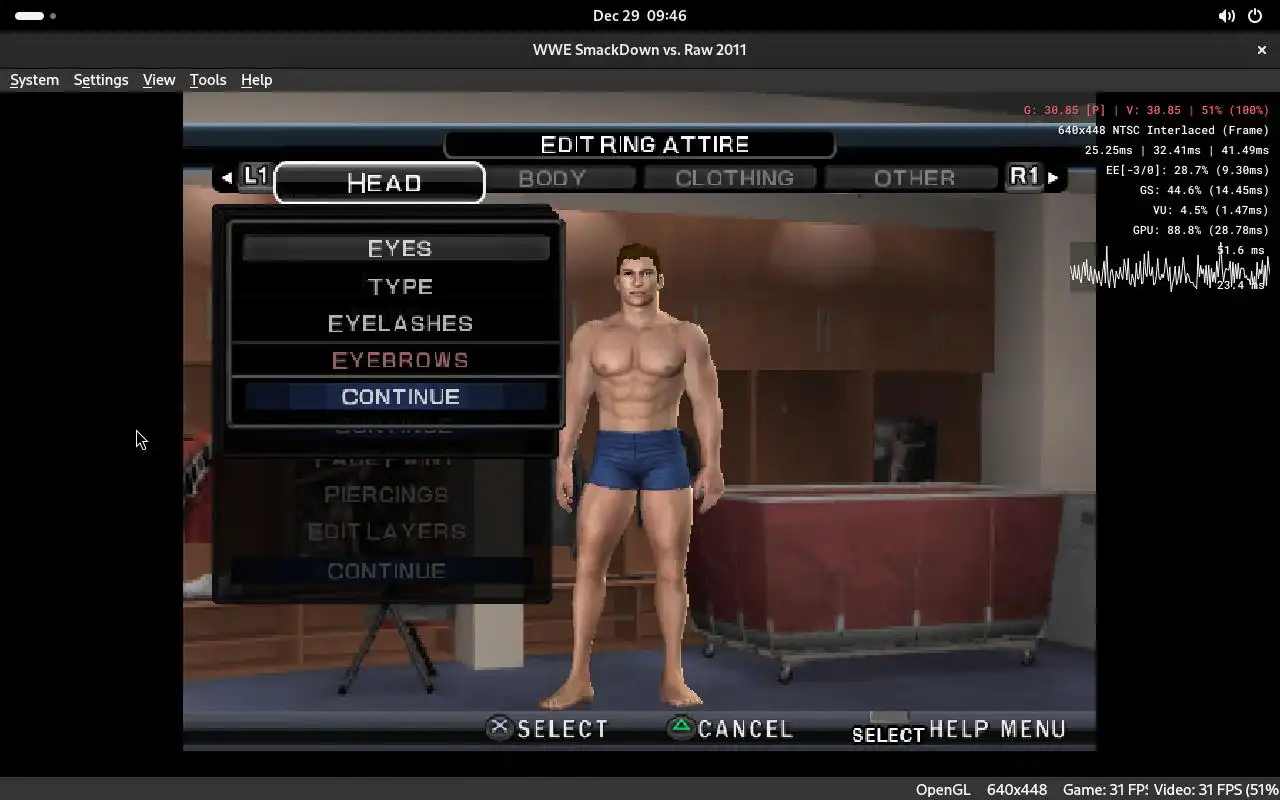Open the System menu

pos(34,80)
